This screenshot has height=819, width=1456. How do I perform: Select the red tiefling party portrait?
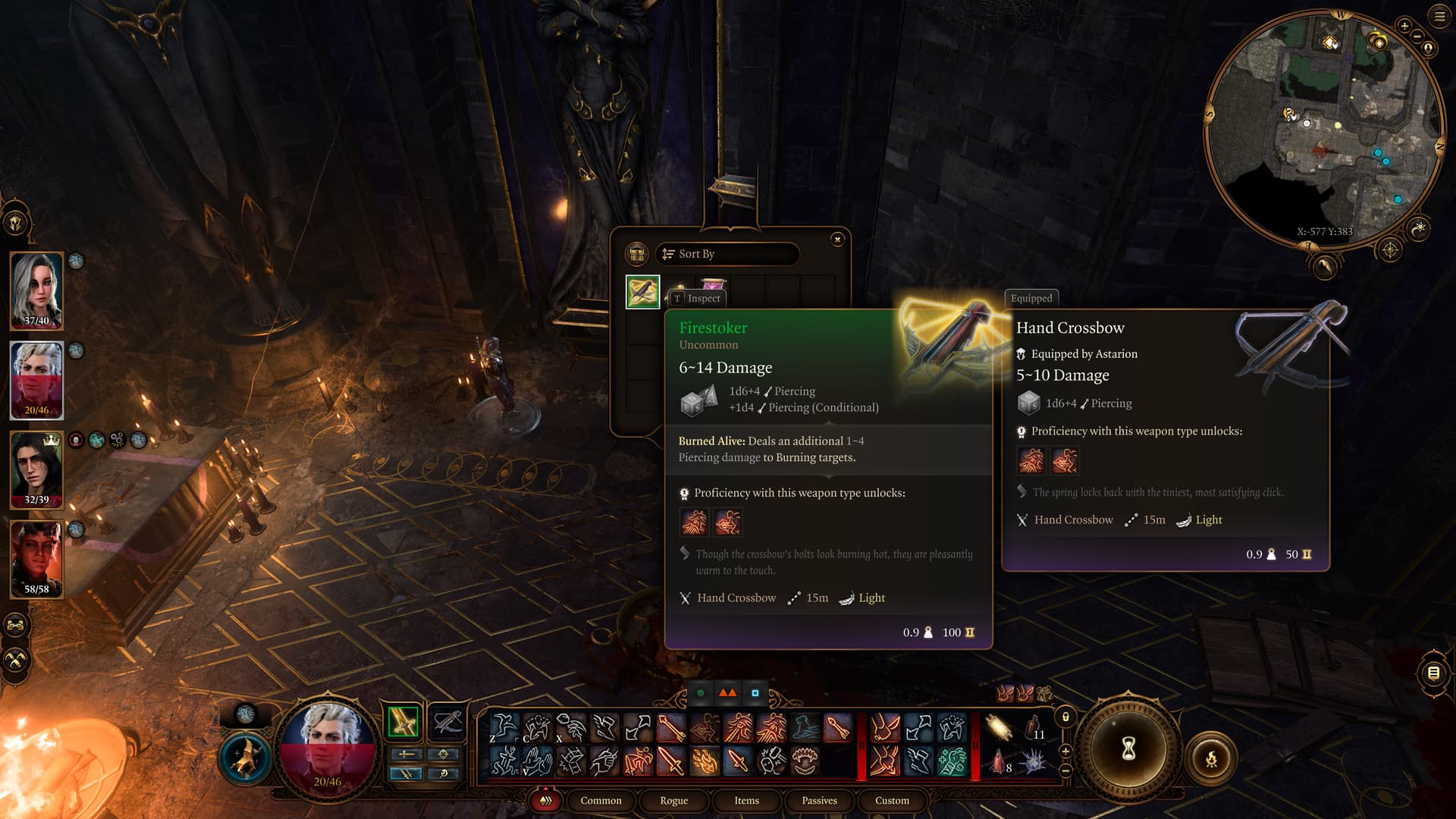pos(36,559)
